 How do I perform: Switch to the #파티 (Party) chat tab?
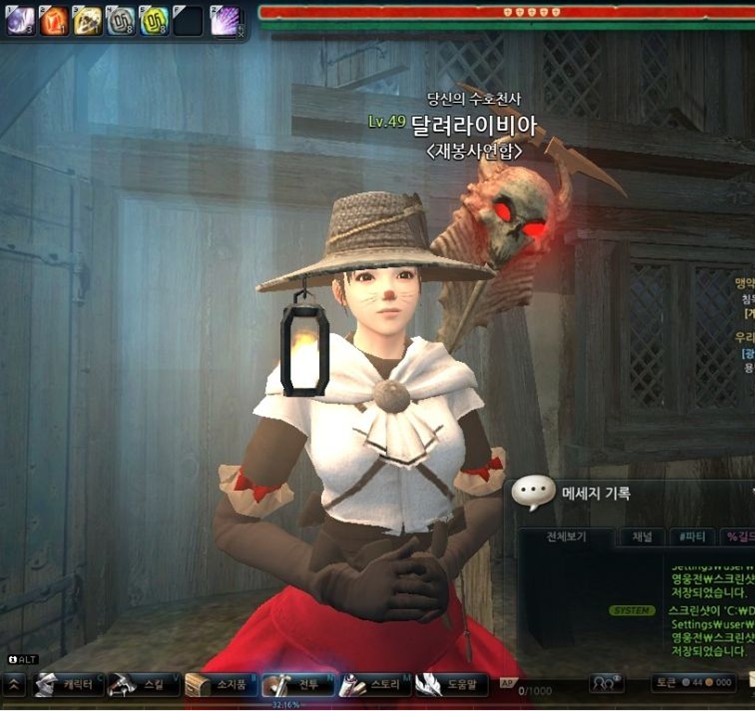(x=690, y=537)
